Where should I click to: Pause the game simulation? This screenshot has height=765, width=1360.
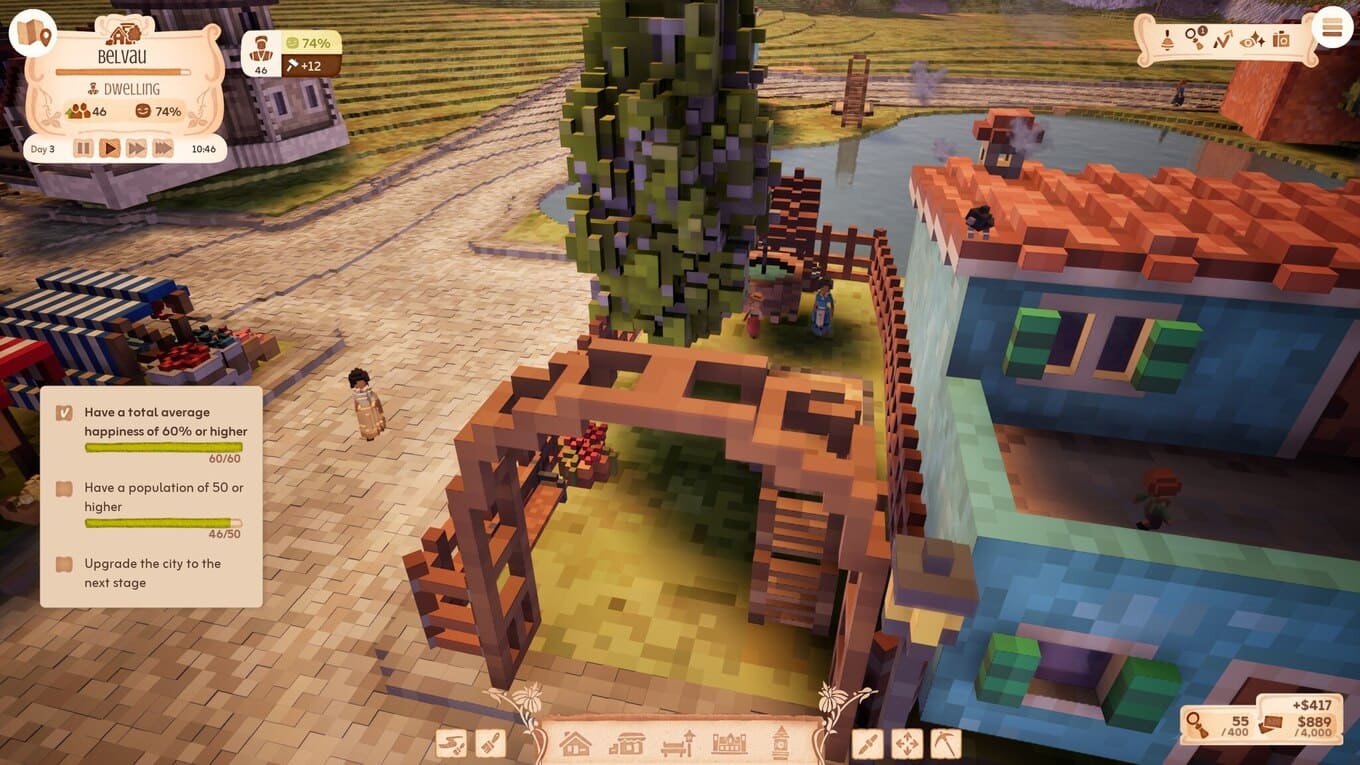click(x=83, y=148)
